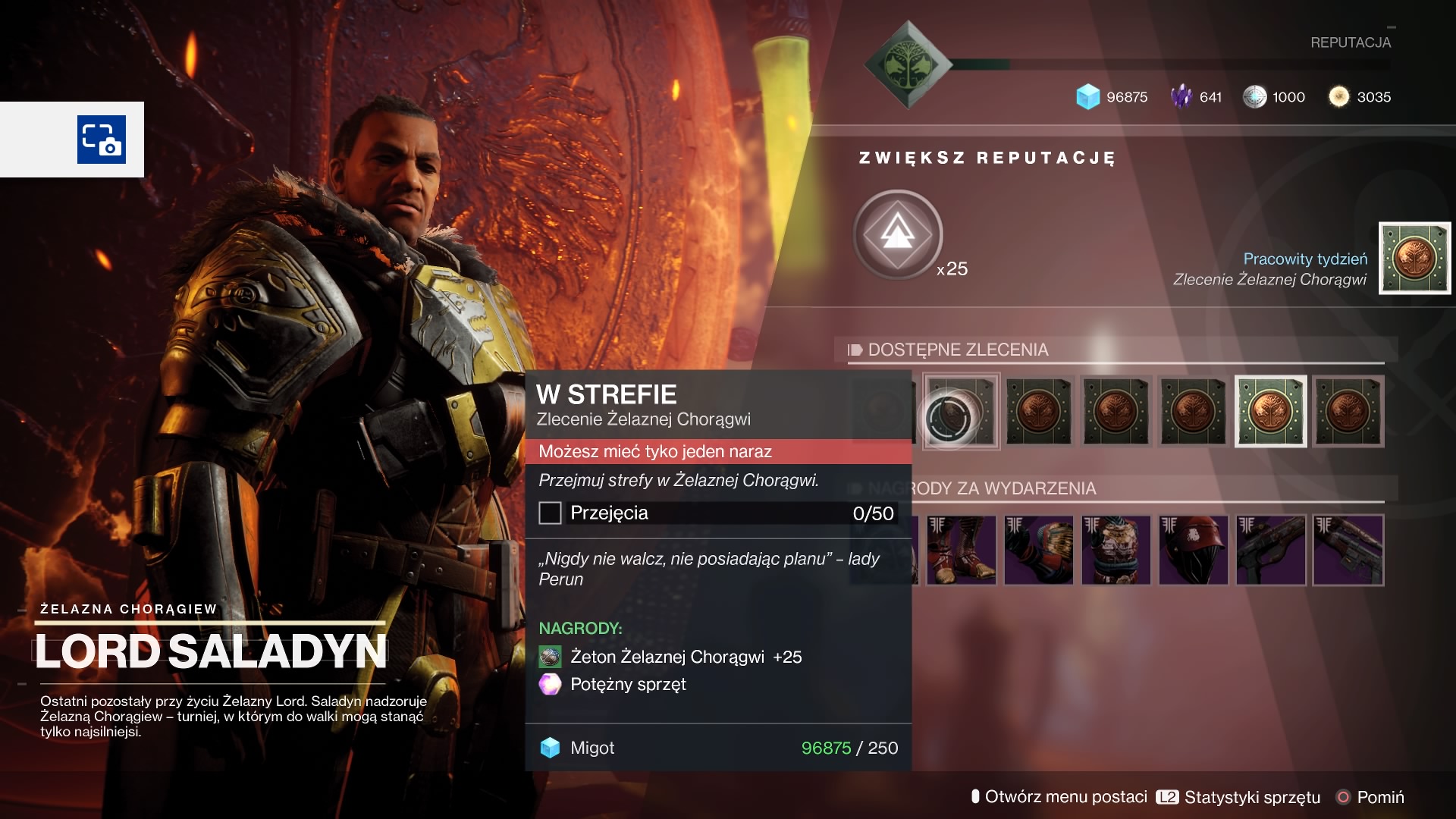Select the W Strefie bounty under the cursor
Viewport: 1456px width, 819px height.
click(x=960, y=412)
